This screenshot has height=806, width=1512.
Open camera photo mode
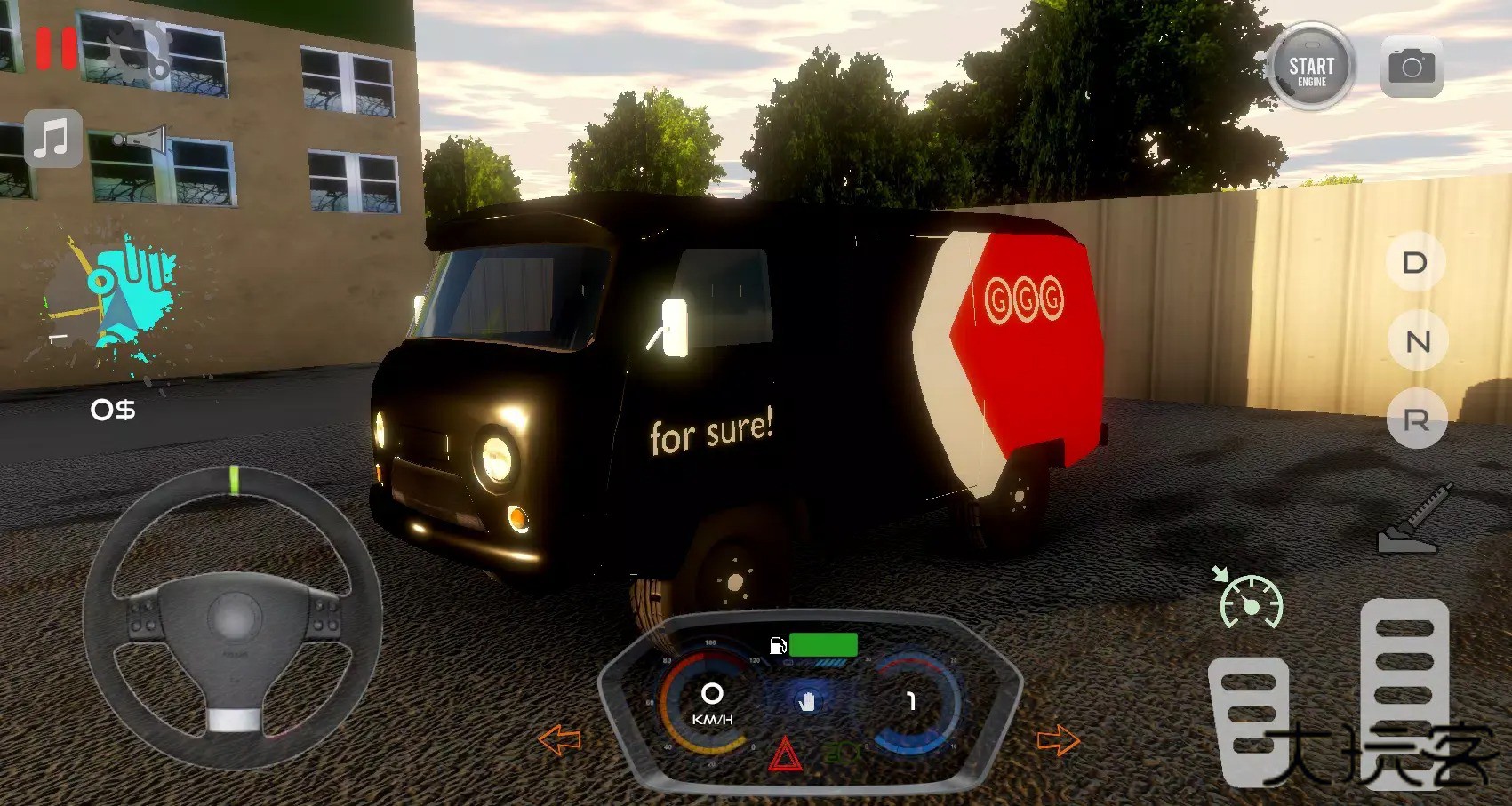pos(1413,66)
